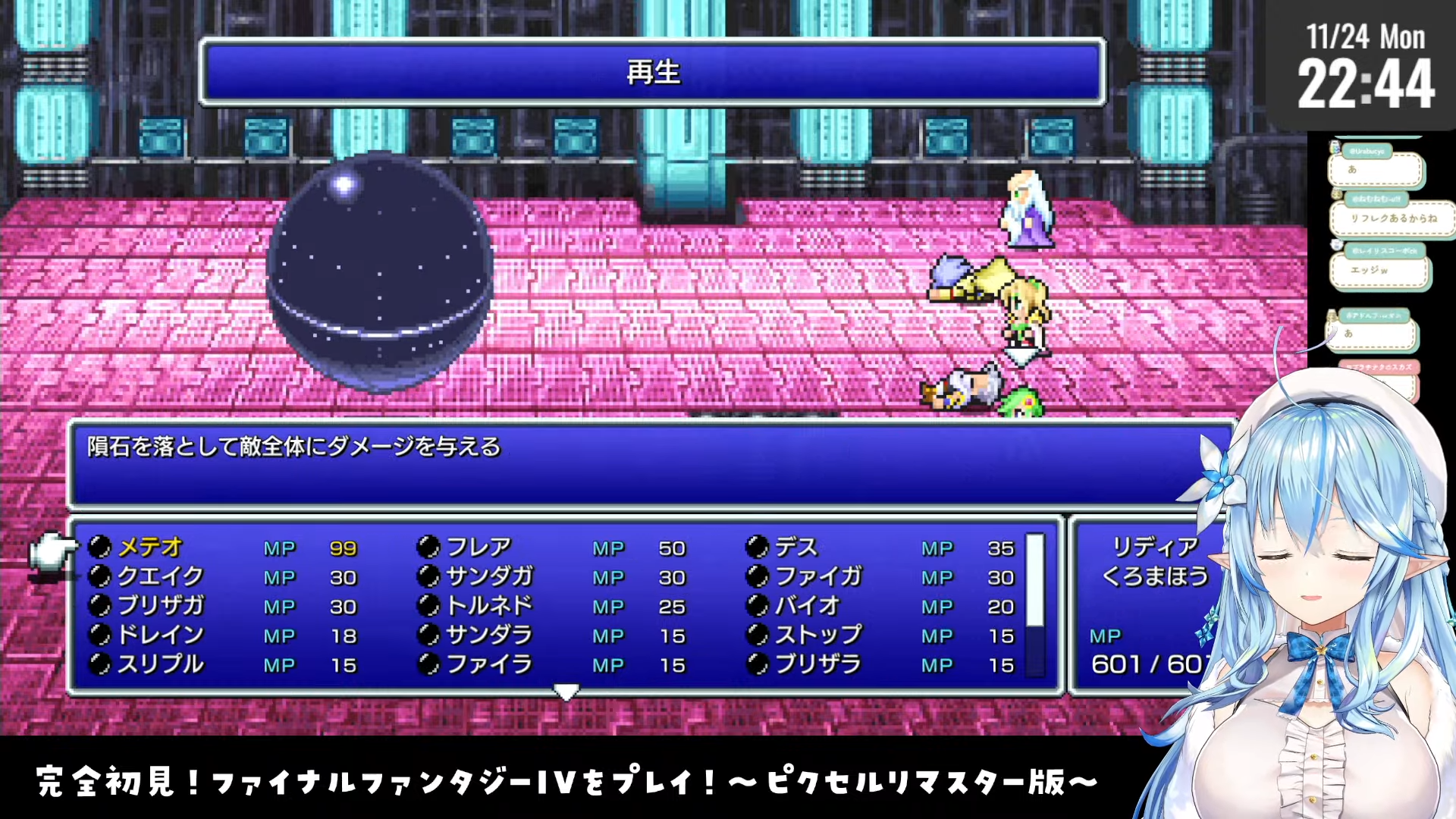This screenshot has width=1456, height=819.
Task: Choose クエイク from the spell list
Action: (160, 576)
